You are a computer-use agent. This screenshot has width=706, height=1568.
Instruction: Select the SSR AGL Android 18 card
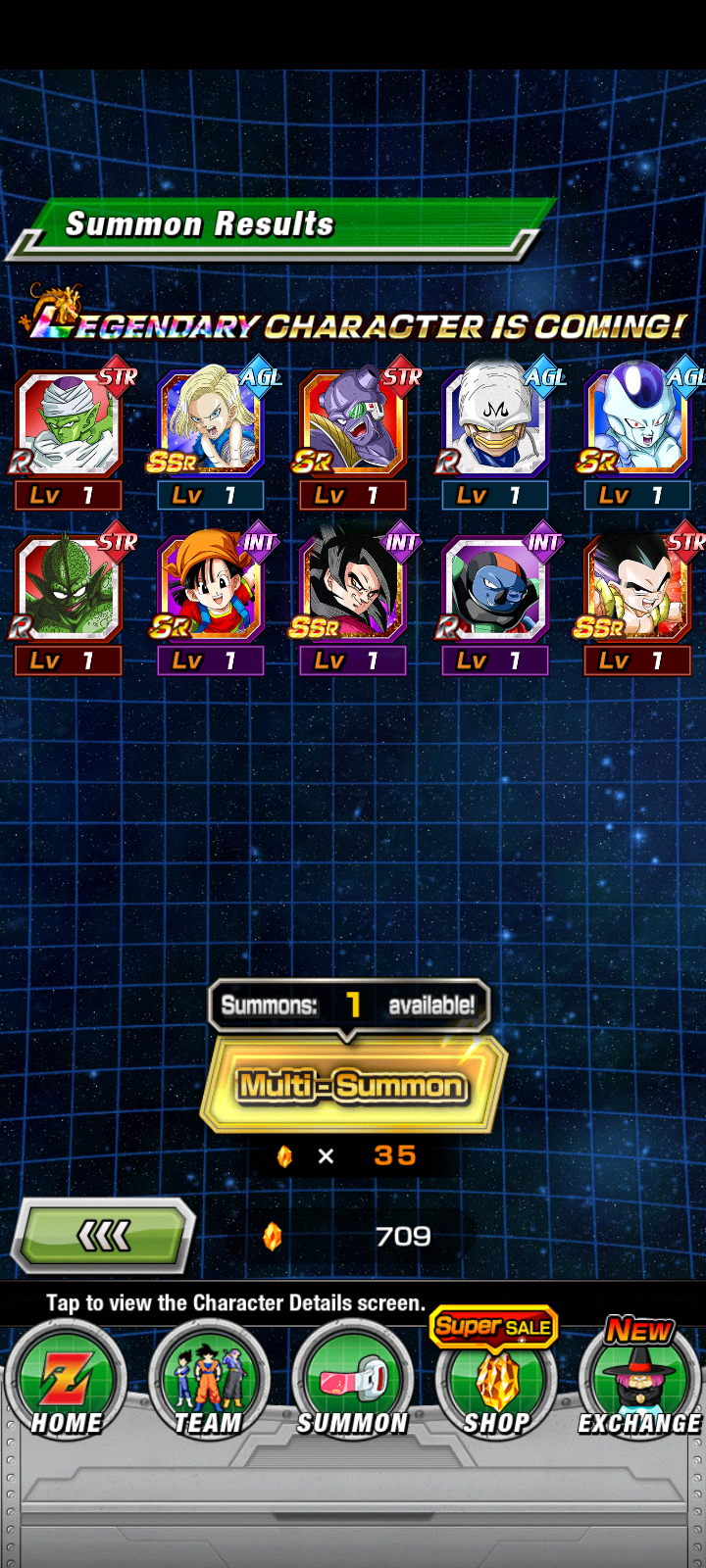(x=211, y=424)
